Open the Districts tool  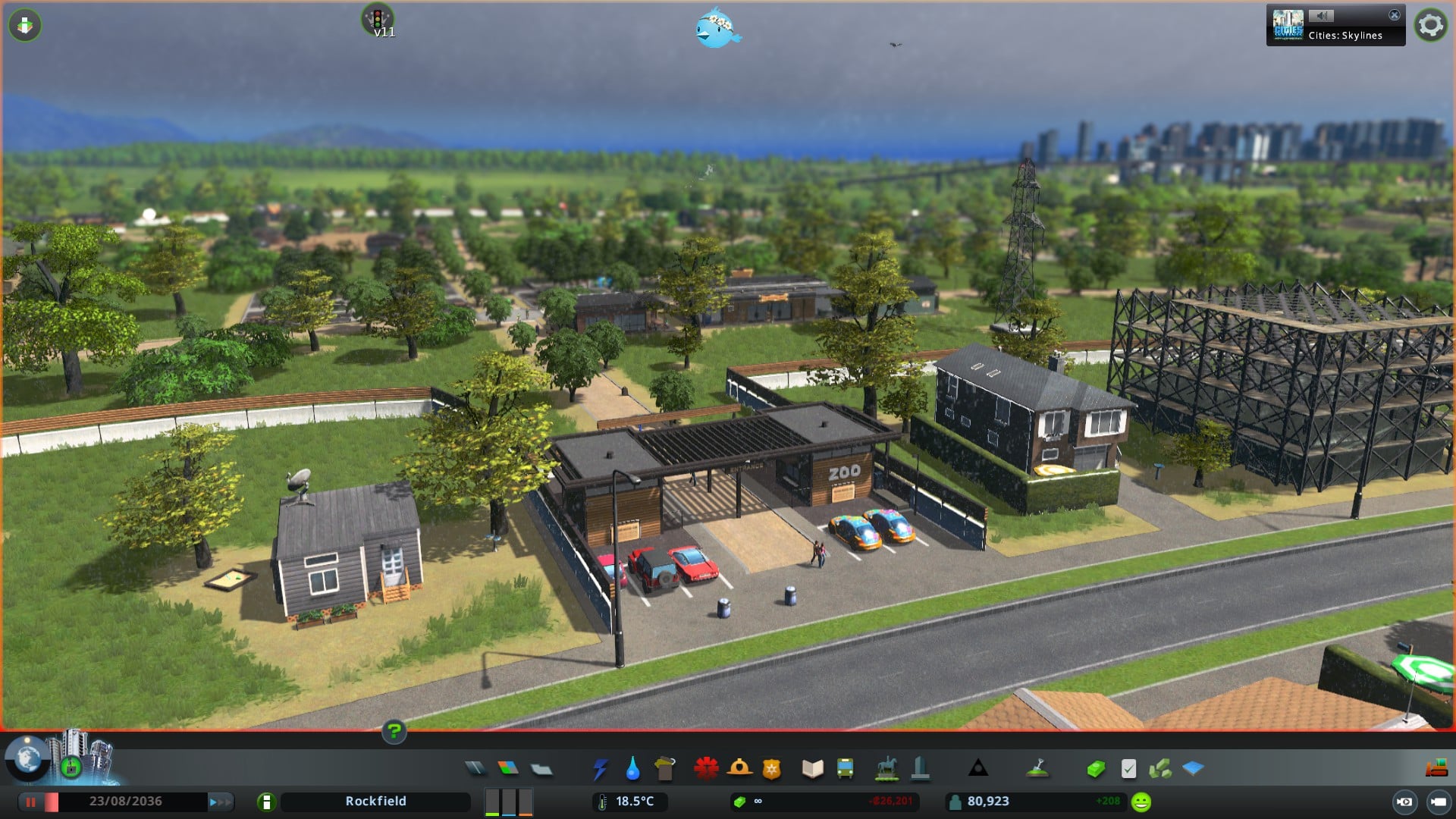click(541, 769)
